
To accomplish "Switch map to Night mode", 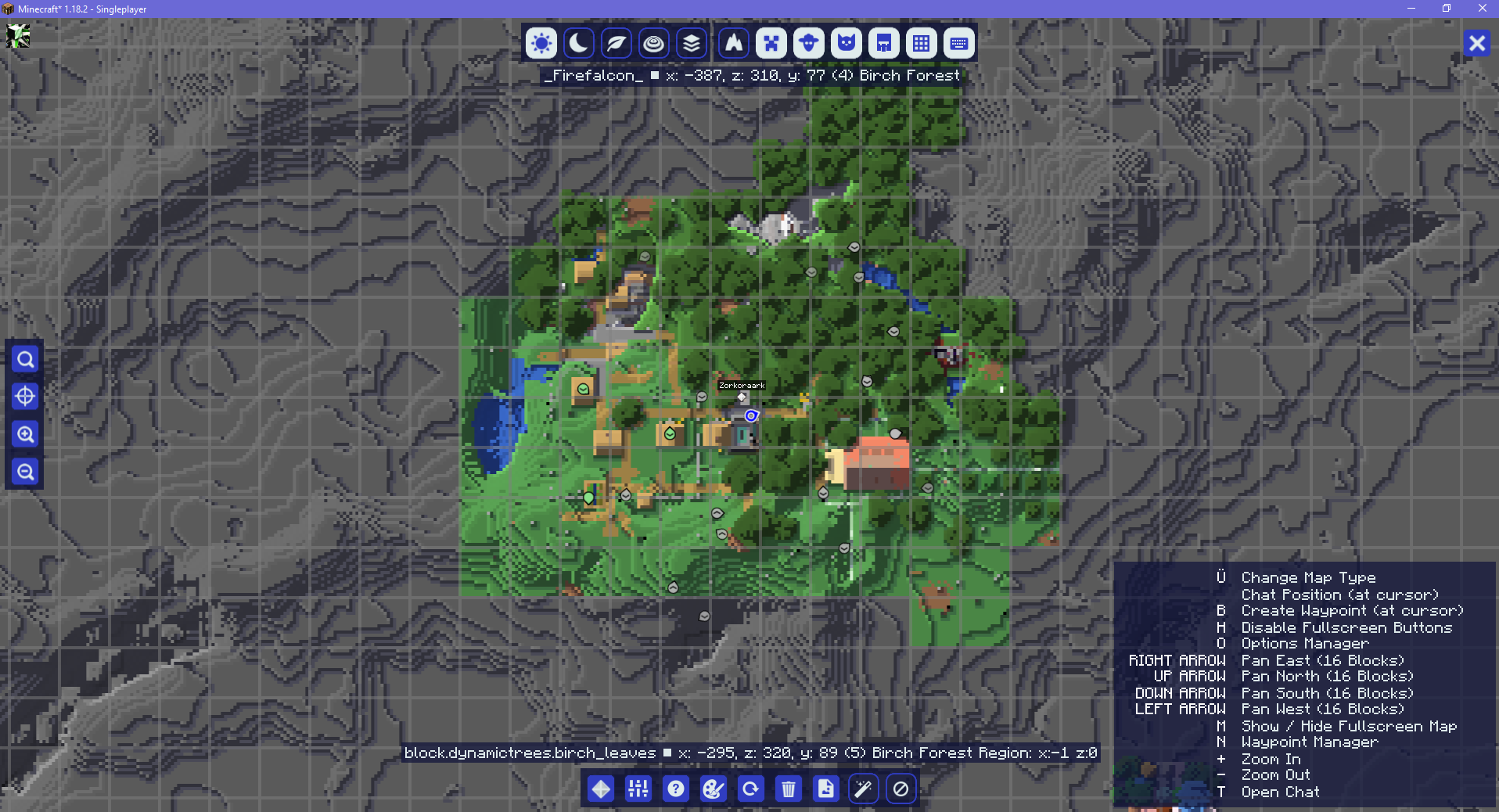I will [x=578, y=43].
